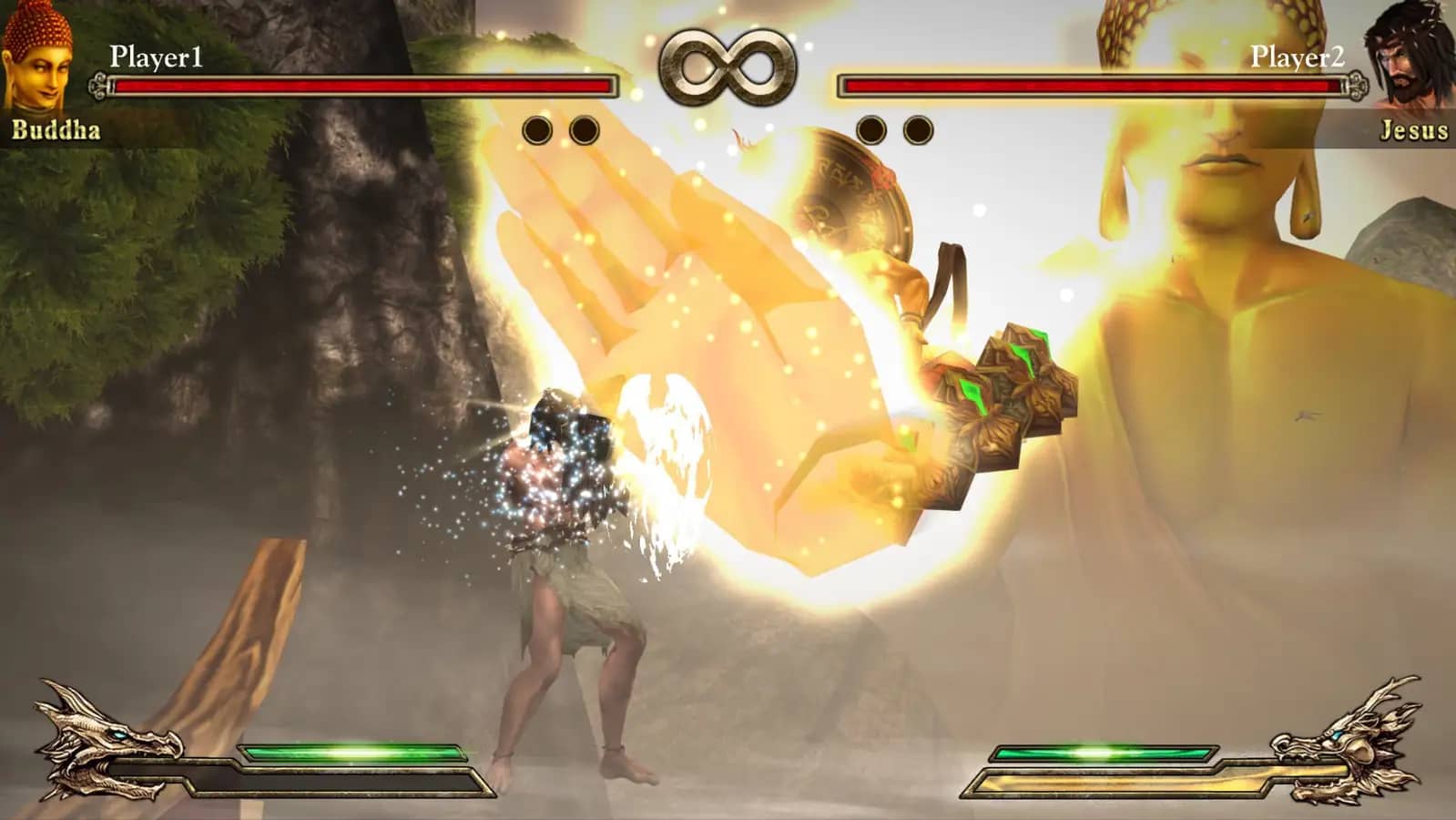Click Player1's first round indicator dot
Screen dimensions: 1456x820
pyautogui.click(x=537, y=128)
